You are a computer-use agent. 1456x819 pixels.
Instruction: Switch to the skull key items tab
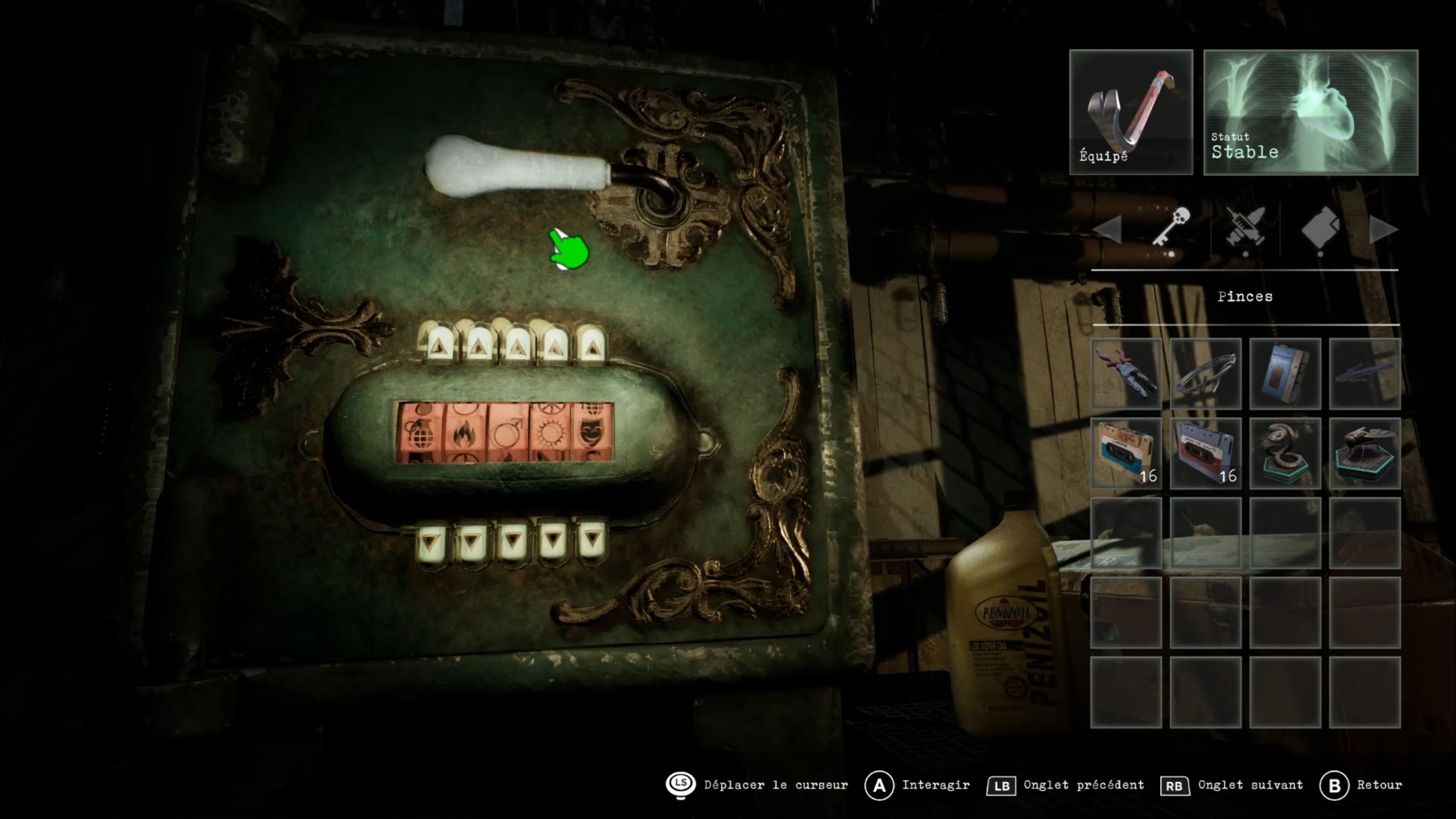(x=1170, y=229)
